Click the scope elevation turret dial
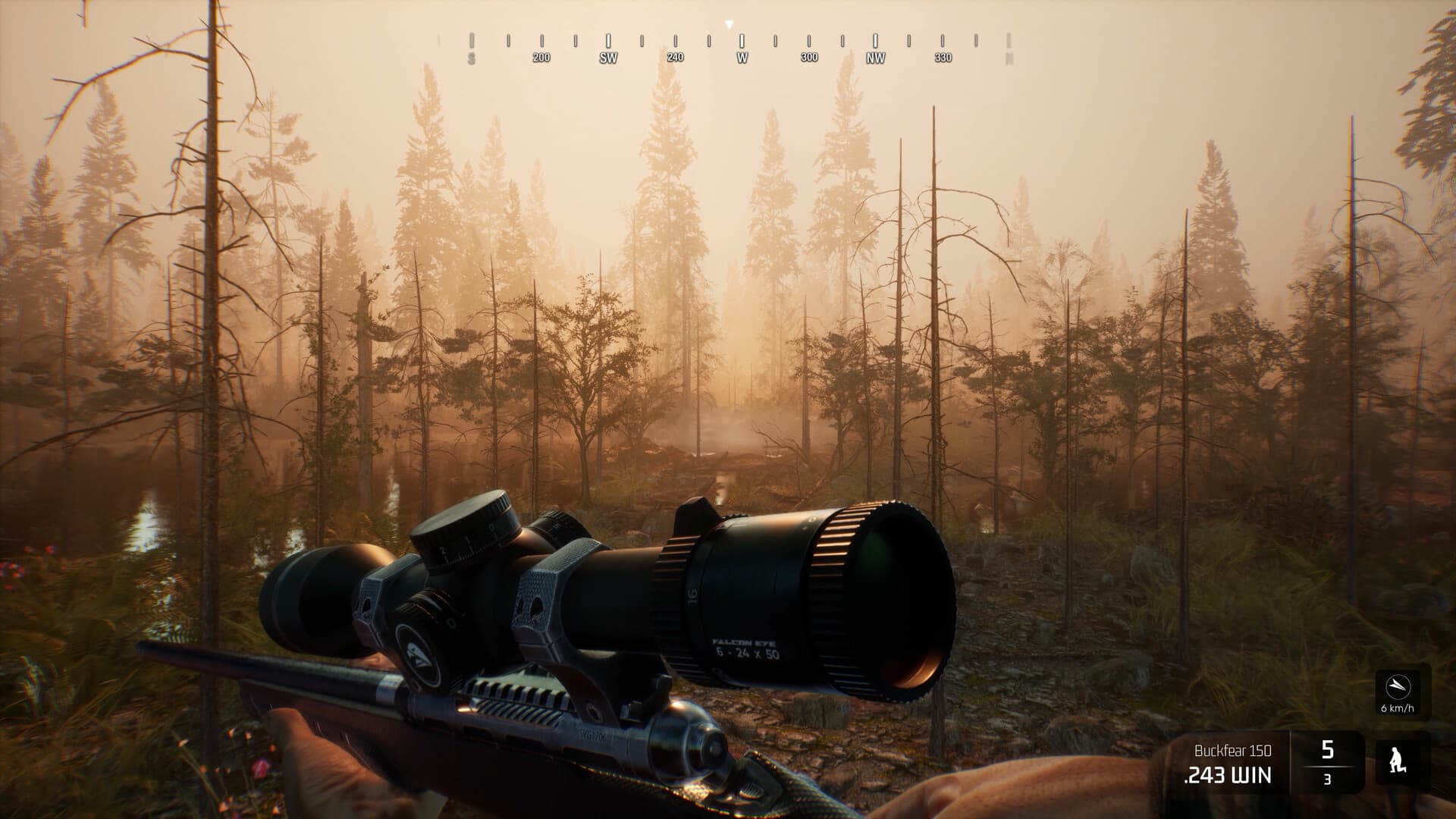1456x819 pixels. tap(466, 529)
